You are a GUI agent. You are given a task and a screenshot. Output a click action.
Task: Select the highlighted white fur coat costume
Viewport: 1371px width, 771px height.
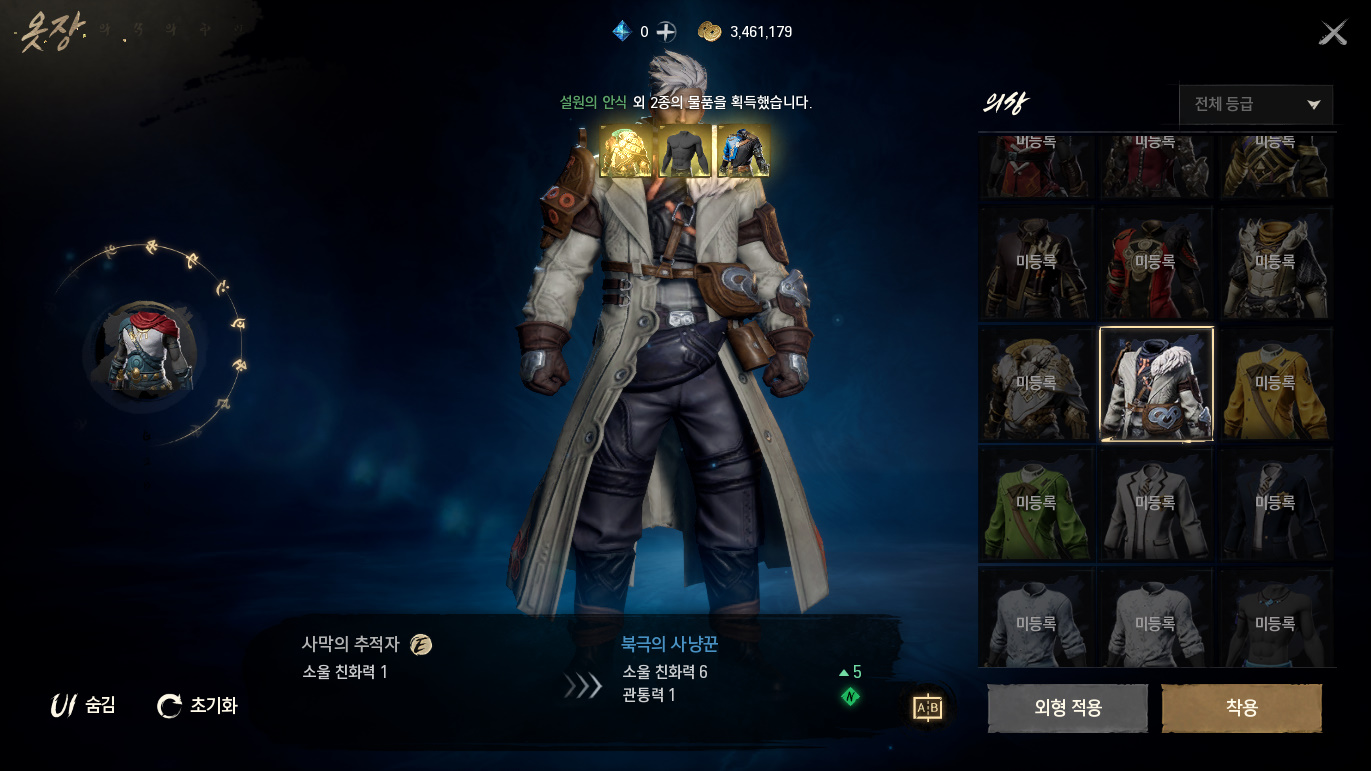click(1156, 384)
